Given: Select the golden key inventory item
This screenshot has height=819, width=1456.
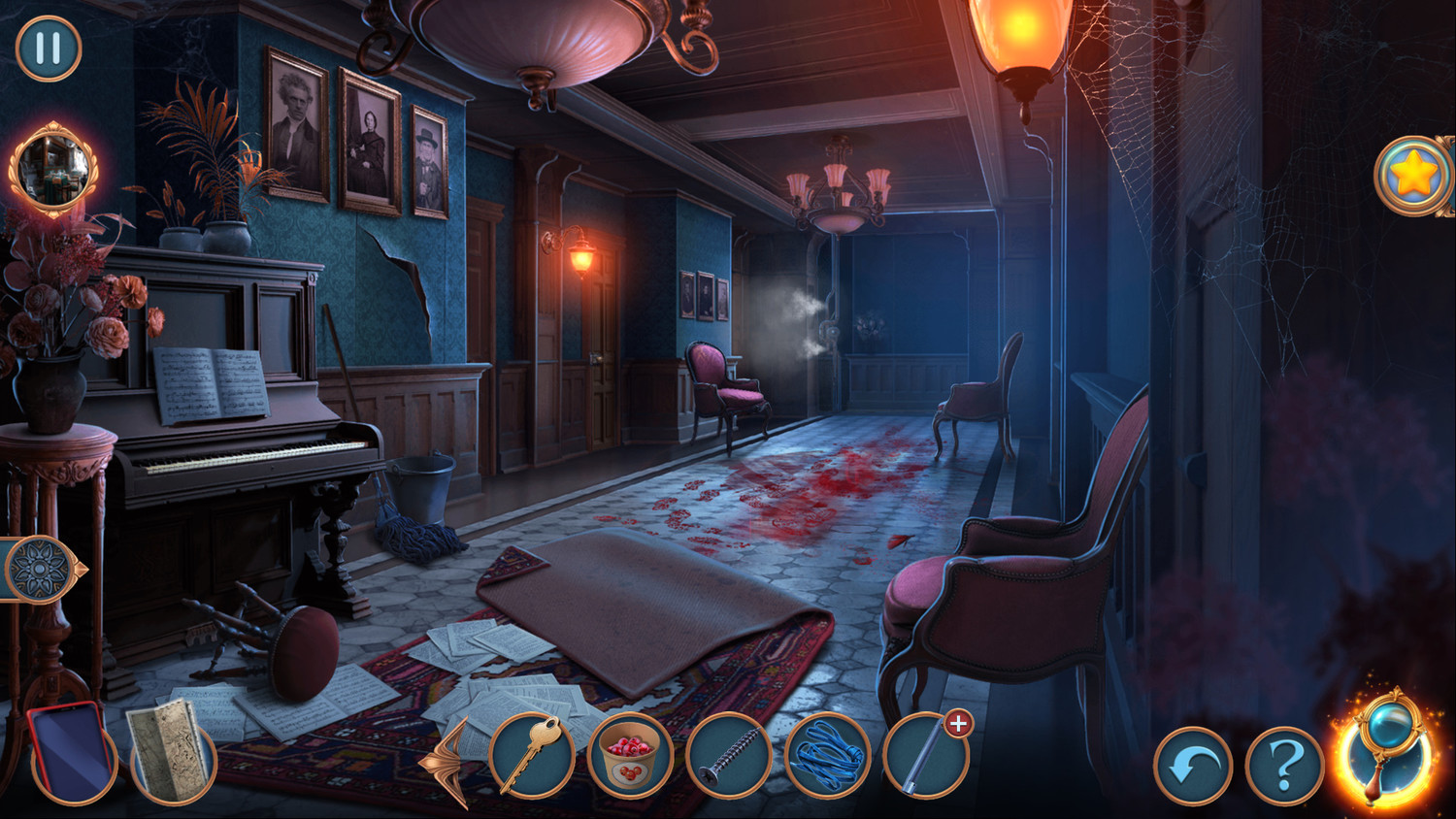Looking at the screenshot, I should pos(531,755).
